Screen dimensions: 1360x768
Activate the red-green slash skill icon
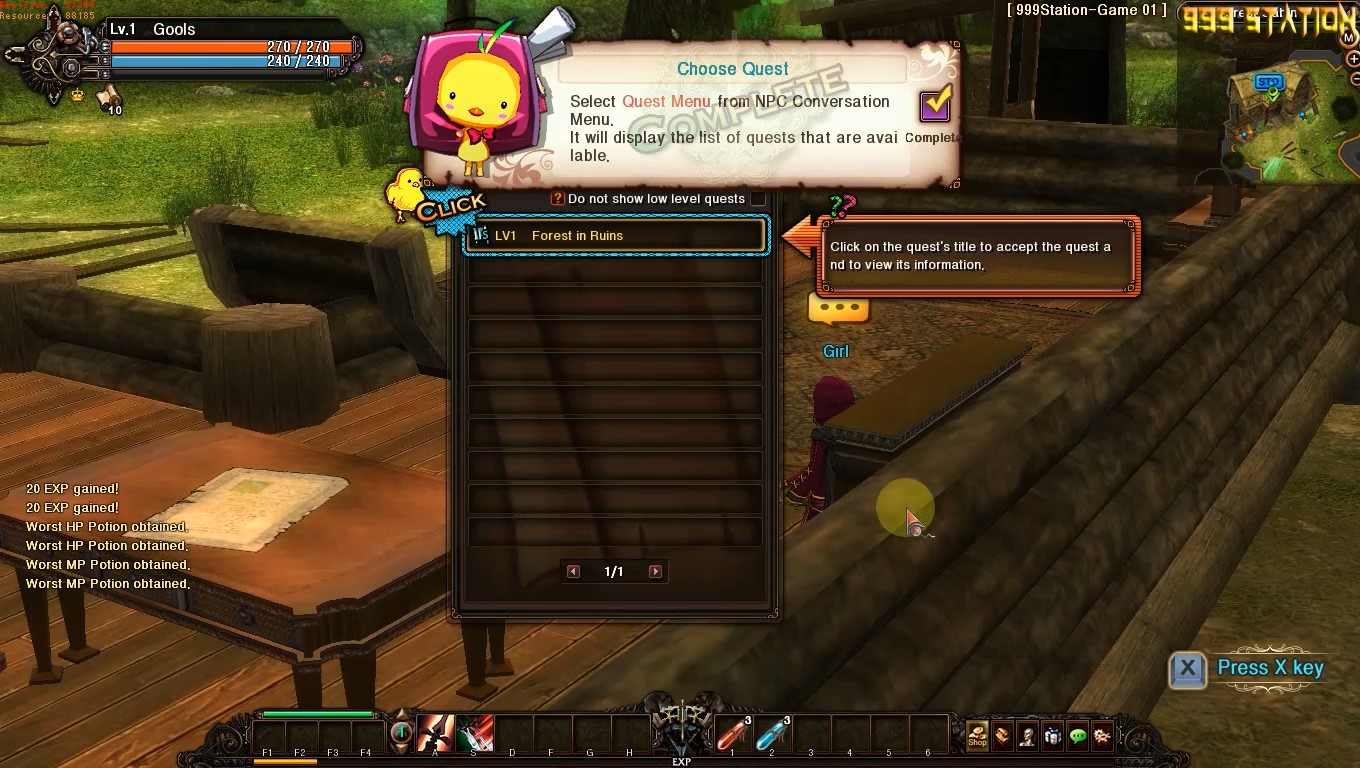pos(475,735)
